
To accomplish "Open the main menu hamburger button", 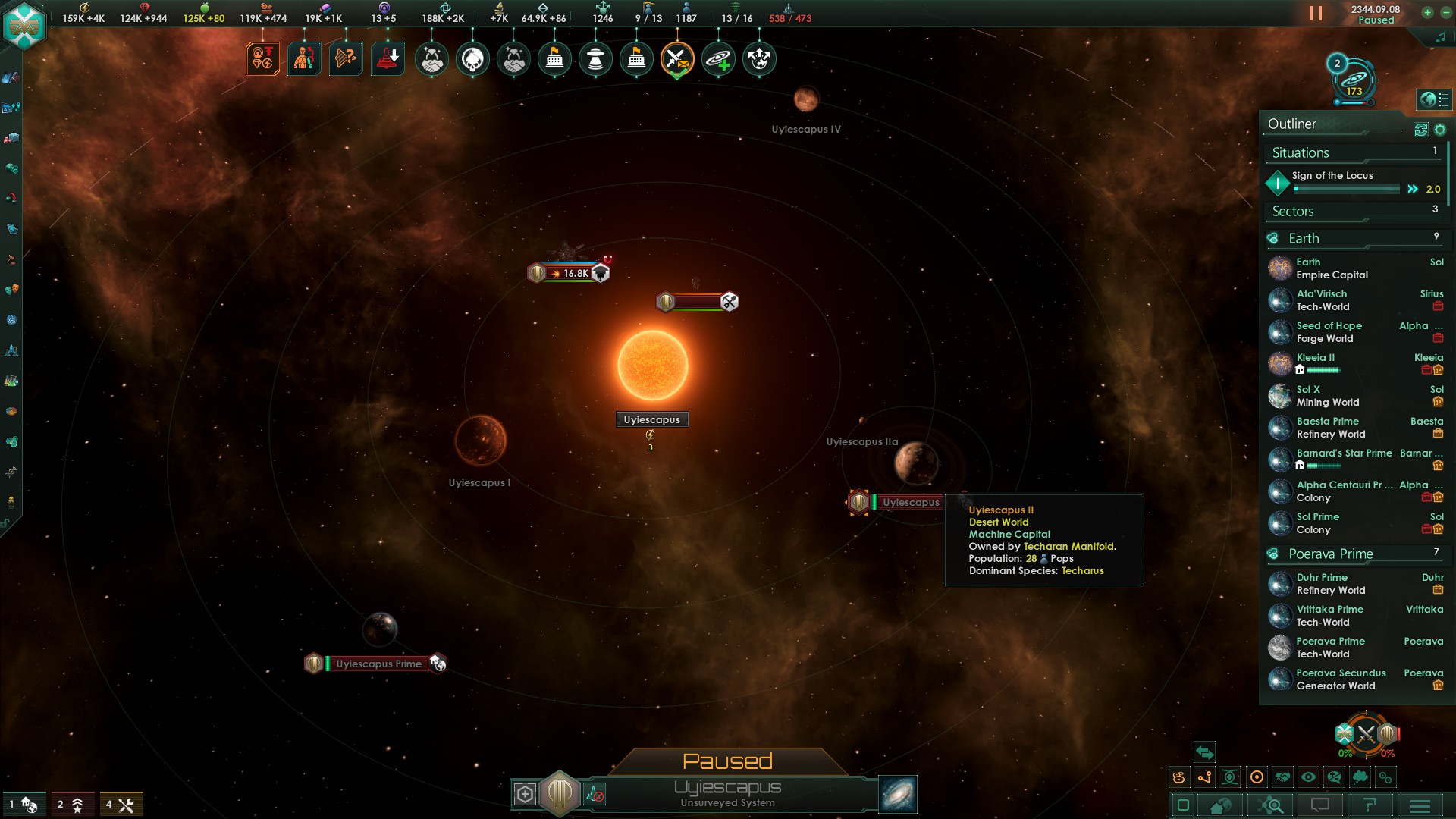I will pyautogui.click(x=1420, y=805).
